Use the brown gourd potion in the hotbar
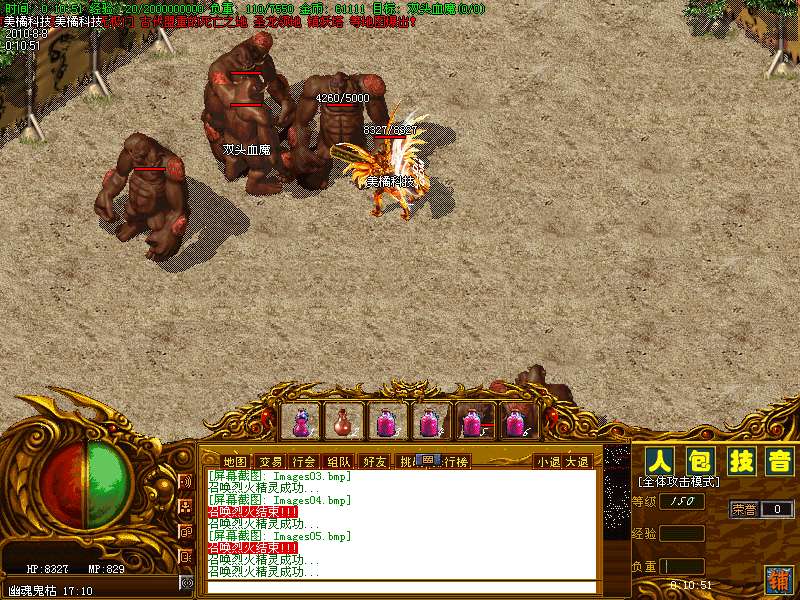The image size is (800, 600). coord(343,421)
